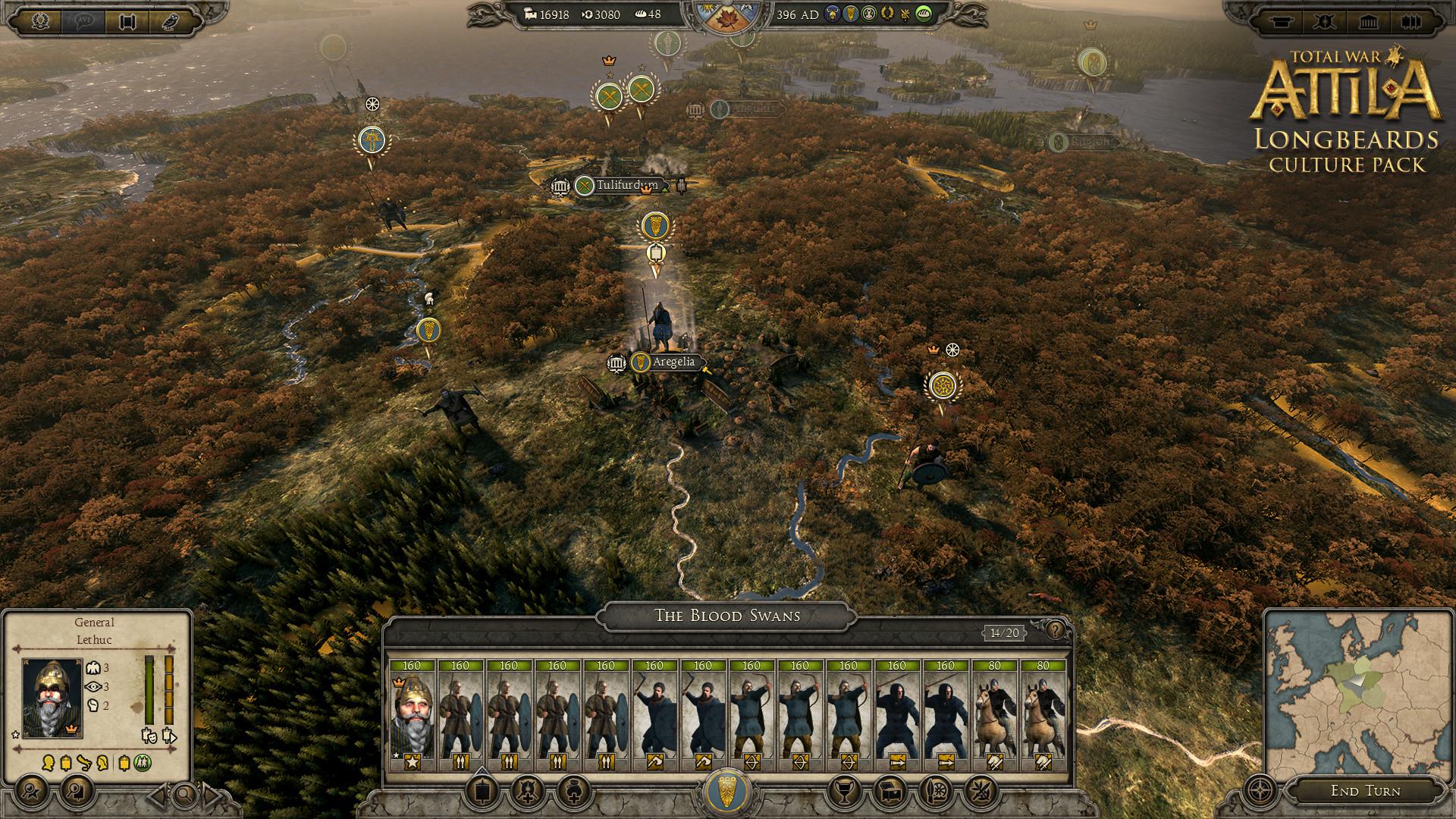This screenshot has width=1456, height=819.
Task: Toggle map zoom with the magnifying glass icon
Action: [x=185, y=795]
